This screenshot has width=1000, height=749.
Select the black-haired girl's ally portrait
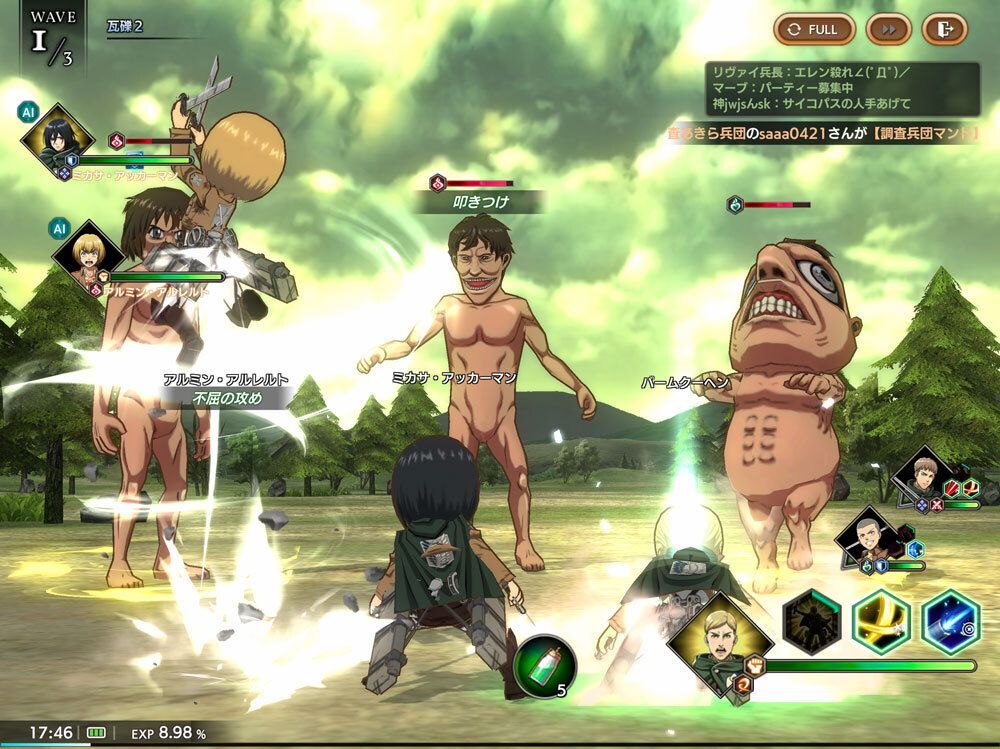click(x=56, y=138)
